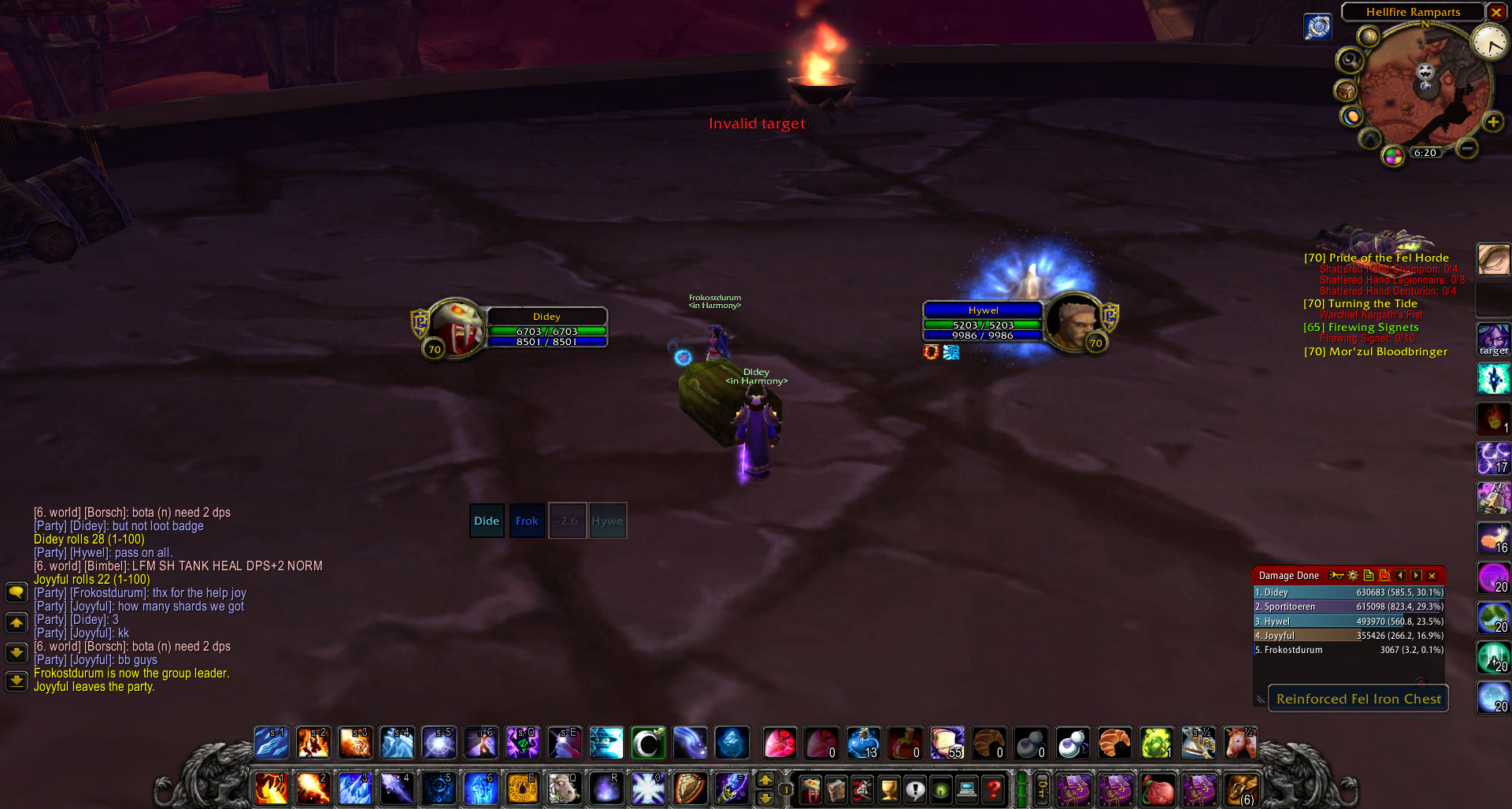Image resolution: width=1512 pixels, height=809 pixels.
Task: Click the trumpet report icon on Damage Done
Action: [1336, 576]
